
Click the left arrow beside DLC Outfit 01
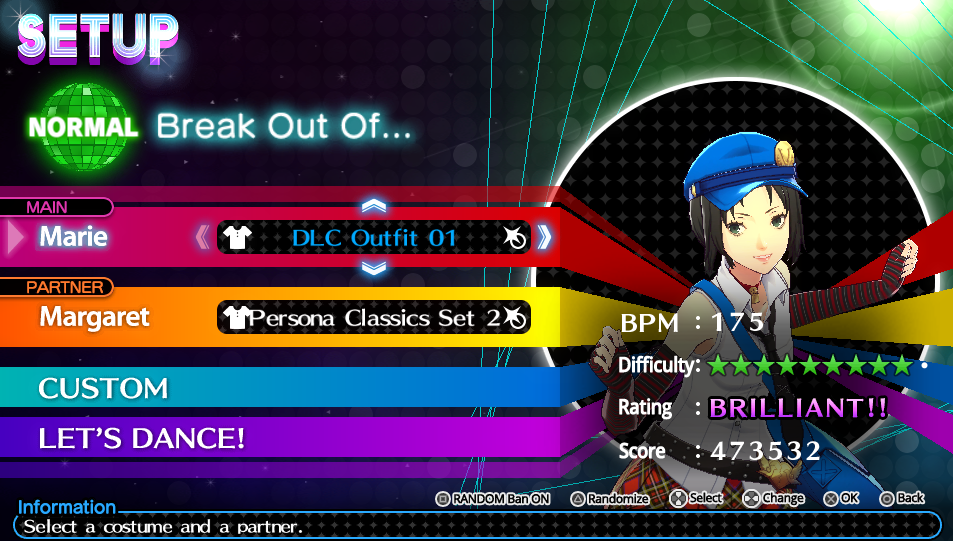(203, 238)
